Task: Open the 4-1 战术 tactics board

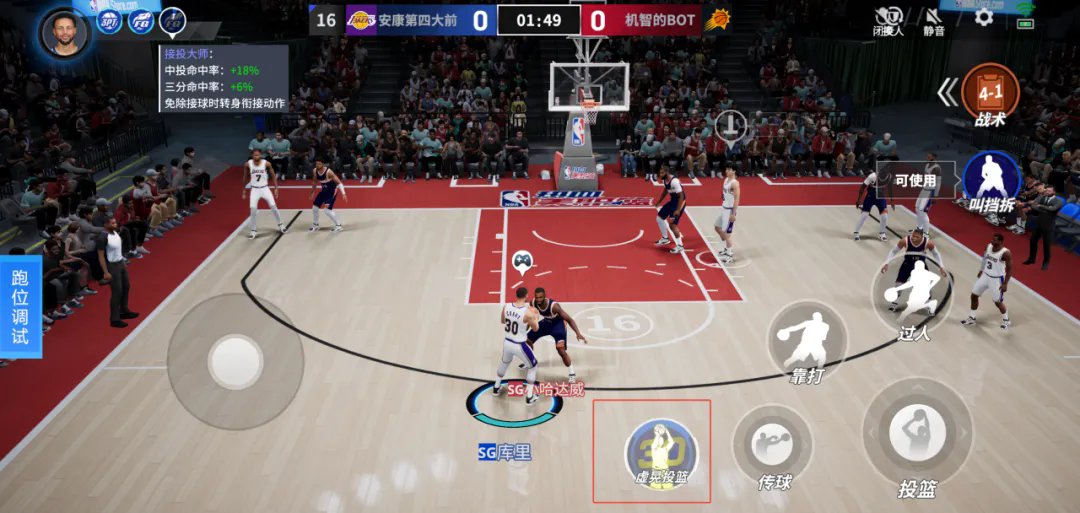Action: coord(989,93)
